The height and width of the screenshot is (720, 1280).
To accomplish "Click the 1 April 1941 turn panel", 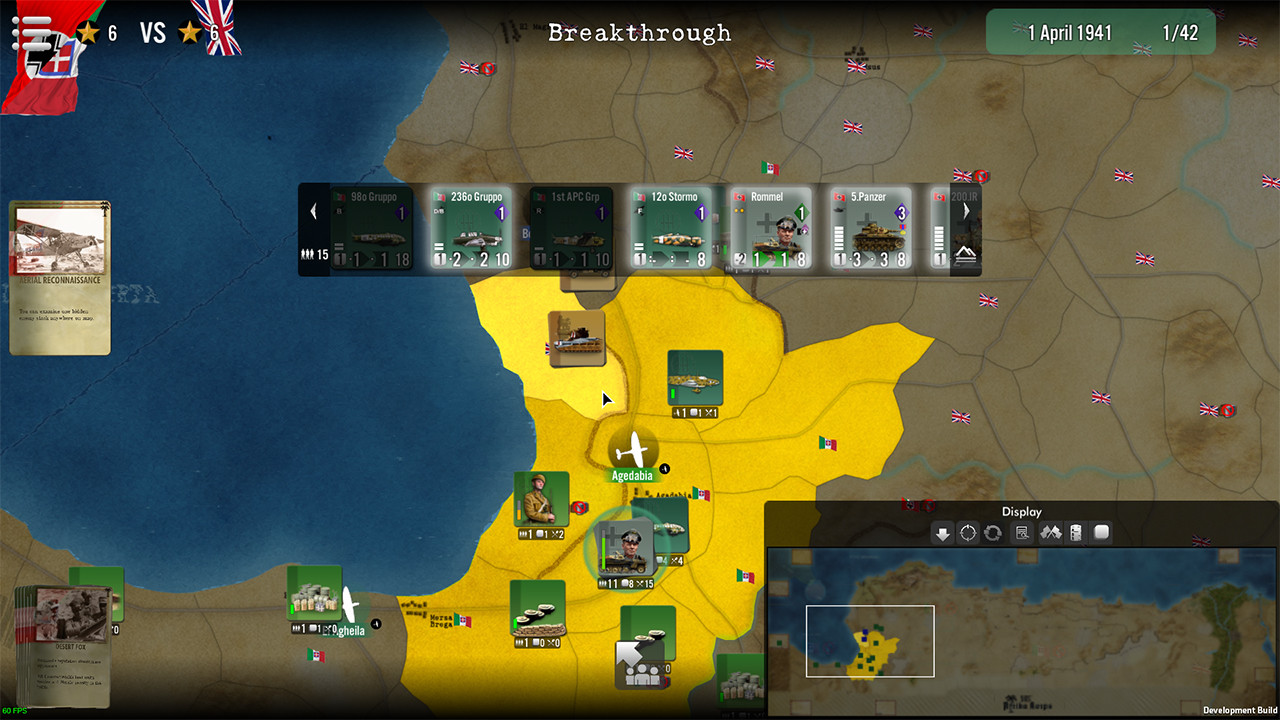I will (1100, 32).
